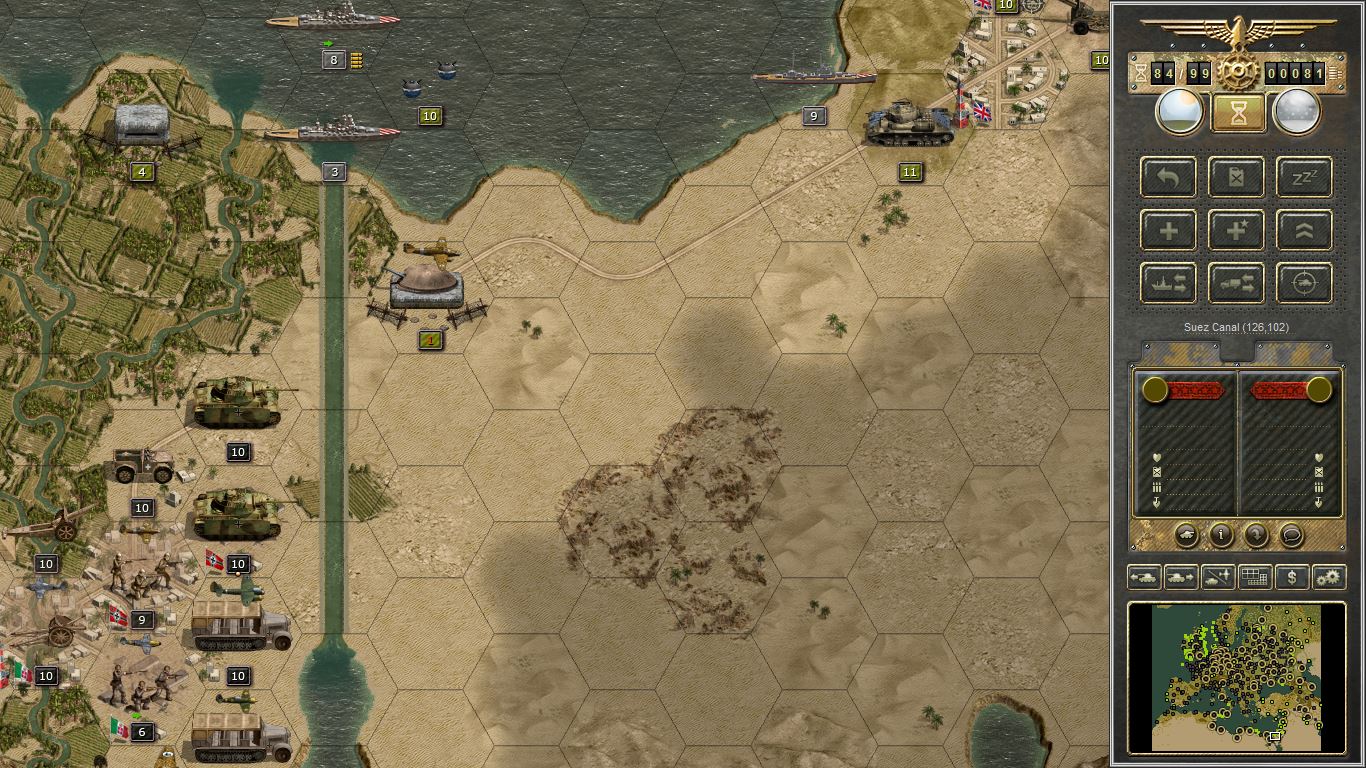Open game settings via the gears icon
Image resolution: width=1366 pixels, height=768 pixels.
(1329, 577)
